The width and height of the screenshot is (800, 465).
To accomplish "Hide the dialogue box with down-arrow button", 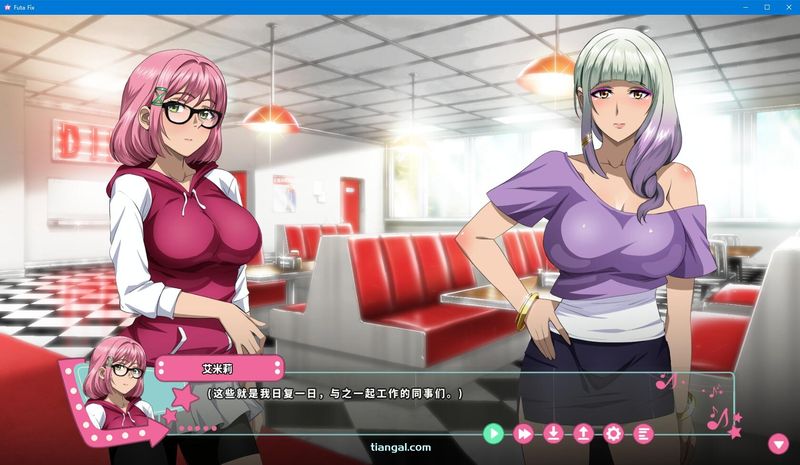I will (x=778, y=443).
